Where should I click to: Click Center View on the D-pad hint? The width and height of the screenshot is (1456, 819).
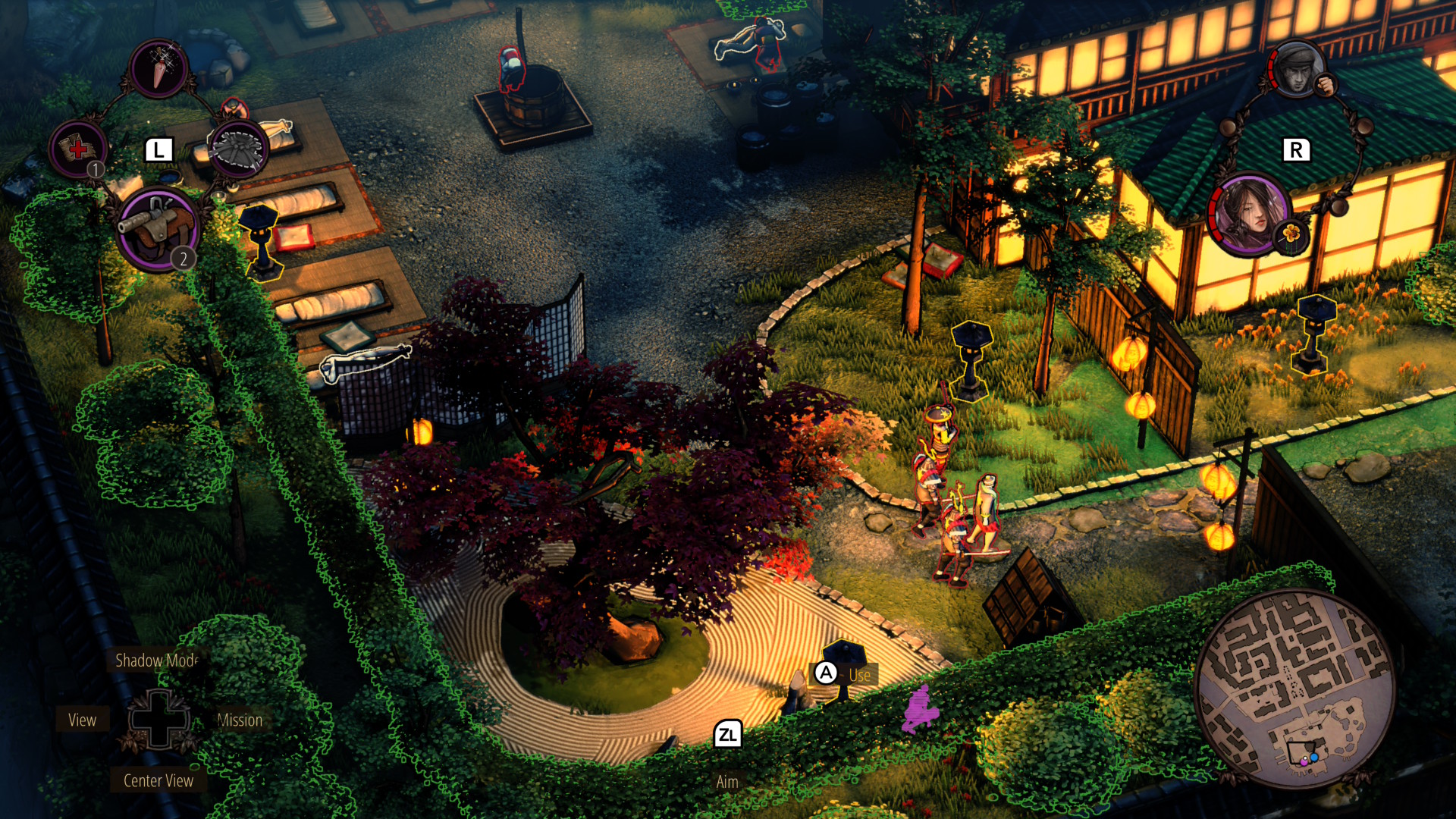[156, 780]
